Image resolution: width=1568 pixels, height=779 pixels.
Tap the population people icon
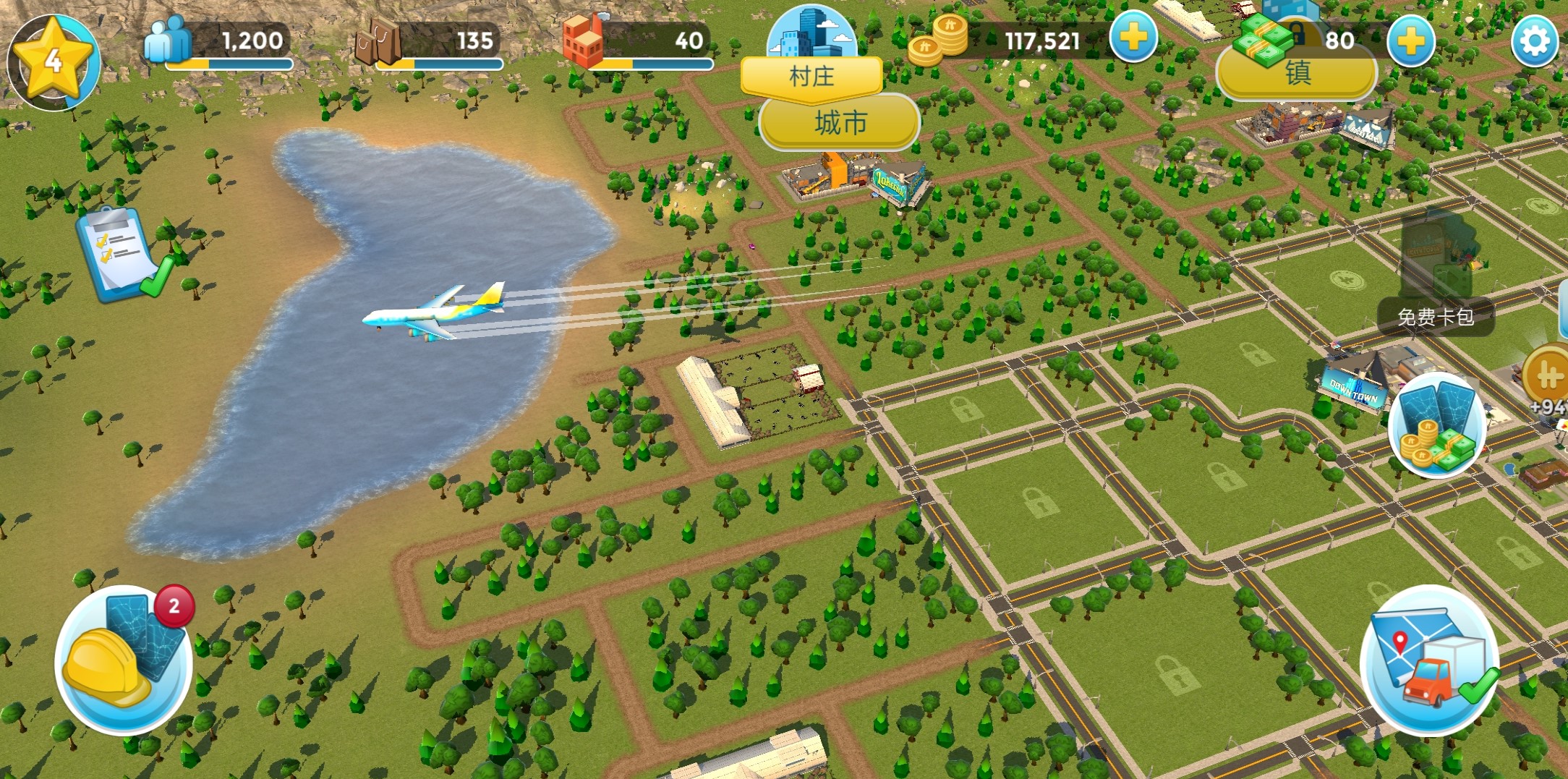pos(167,40)
